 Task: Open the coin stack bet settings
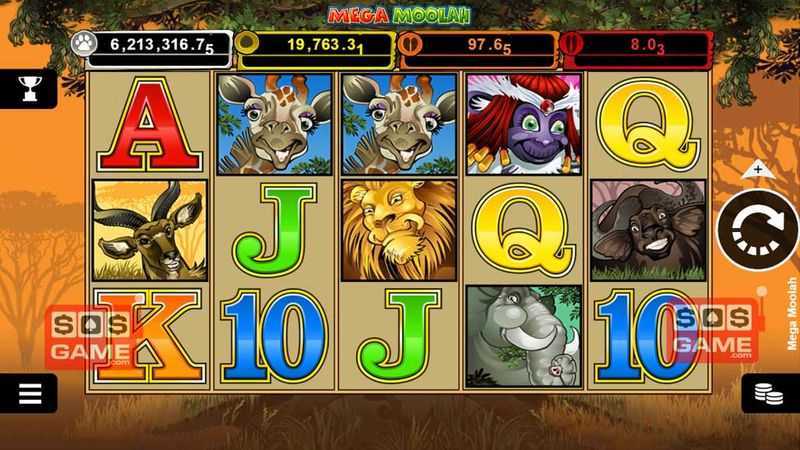click(771, 393)
